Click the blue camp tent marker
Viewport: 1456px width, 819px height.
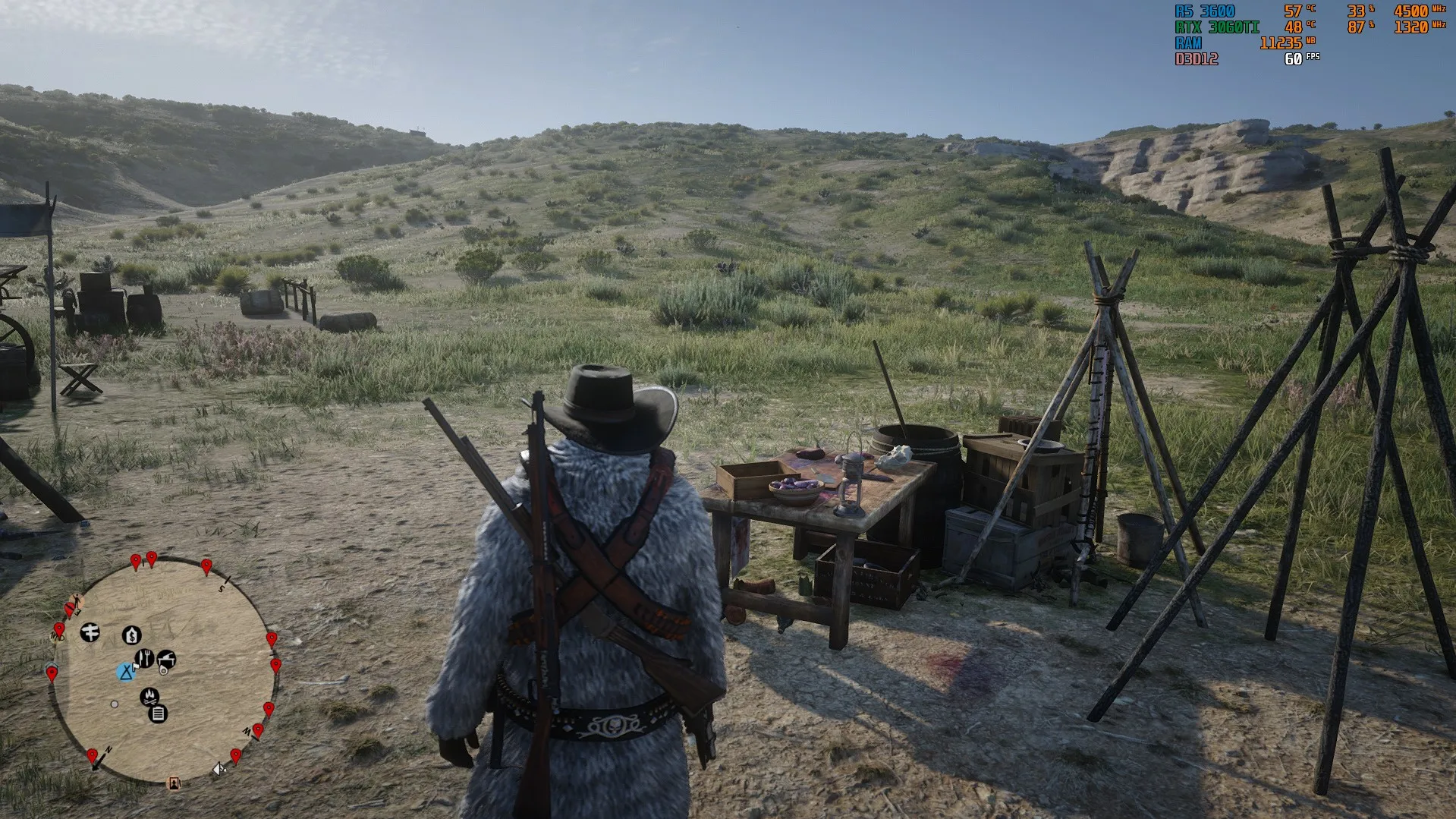(126, 672)
